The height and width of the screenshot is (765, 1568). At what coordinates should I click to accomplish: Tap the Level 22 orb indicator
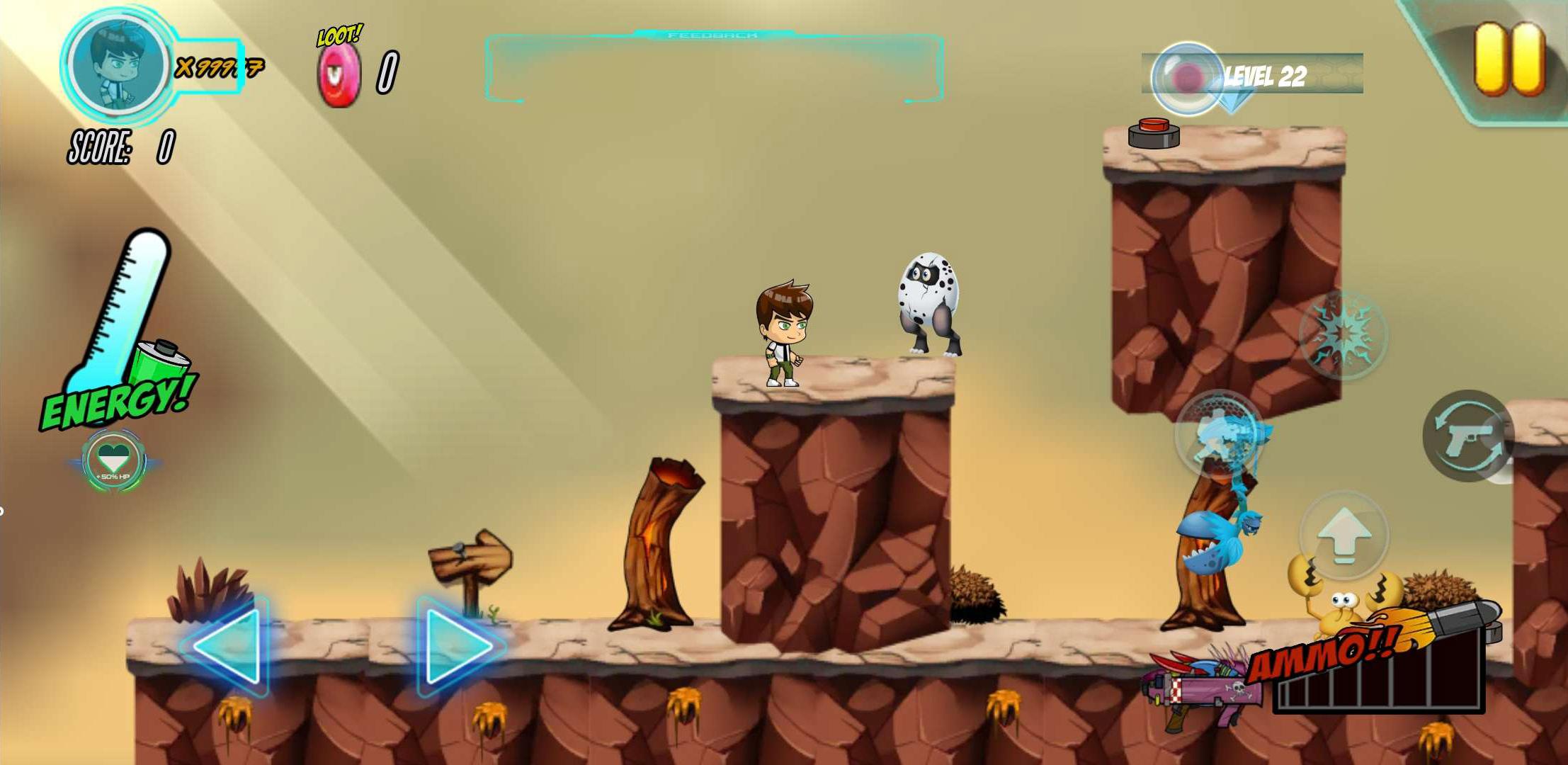click(1188, 78)
